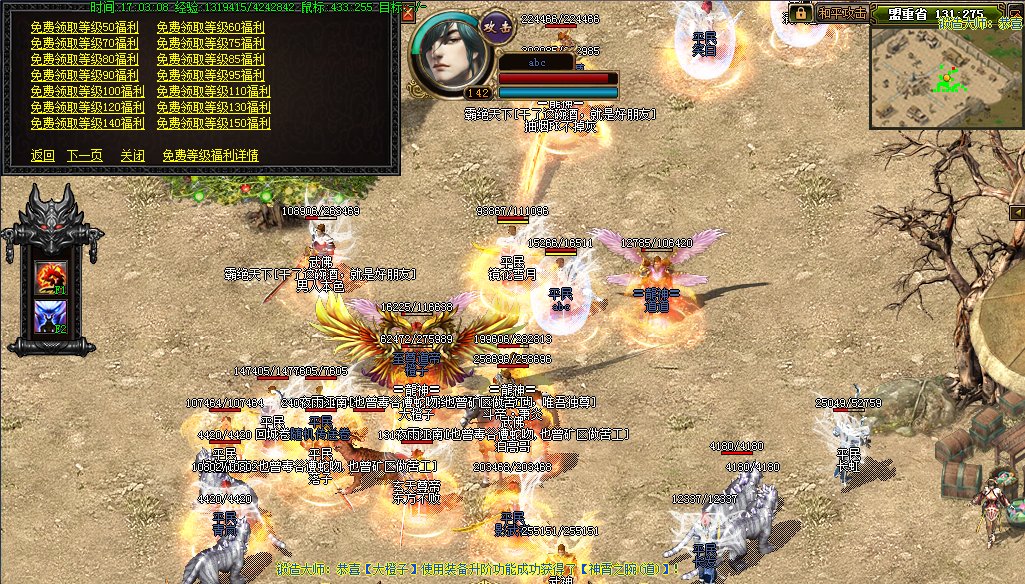Claim the free level 150 welfare
Screen dimensions: 1025x584
point(214,123)
